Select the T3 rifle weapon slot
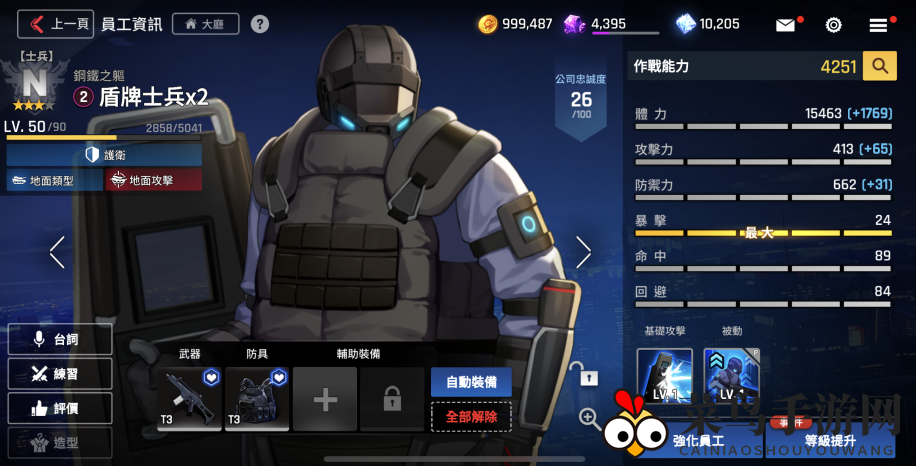The height and width of the screenshot is (466, 916). (x=189, y=399)
